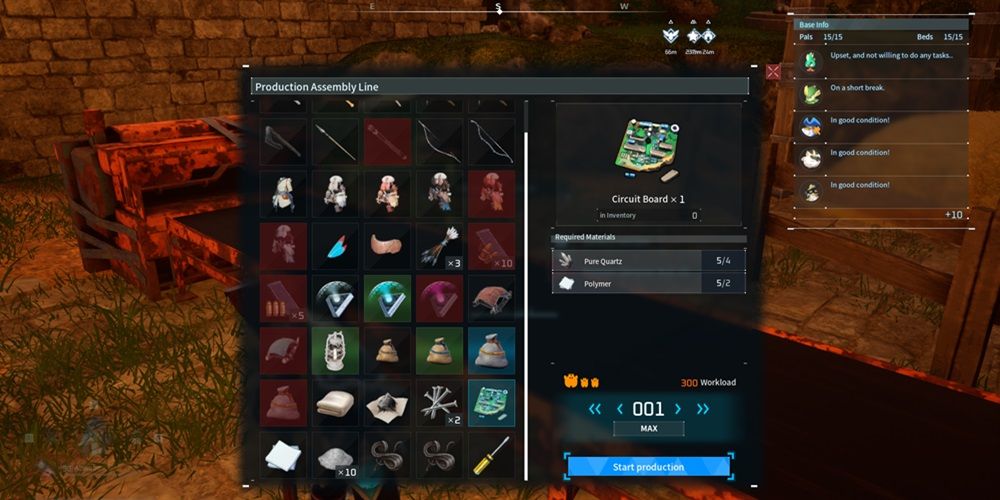Close the Production Assembly Line window

773,72
